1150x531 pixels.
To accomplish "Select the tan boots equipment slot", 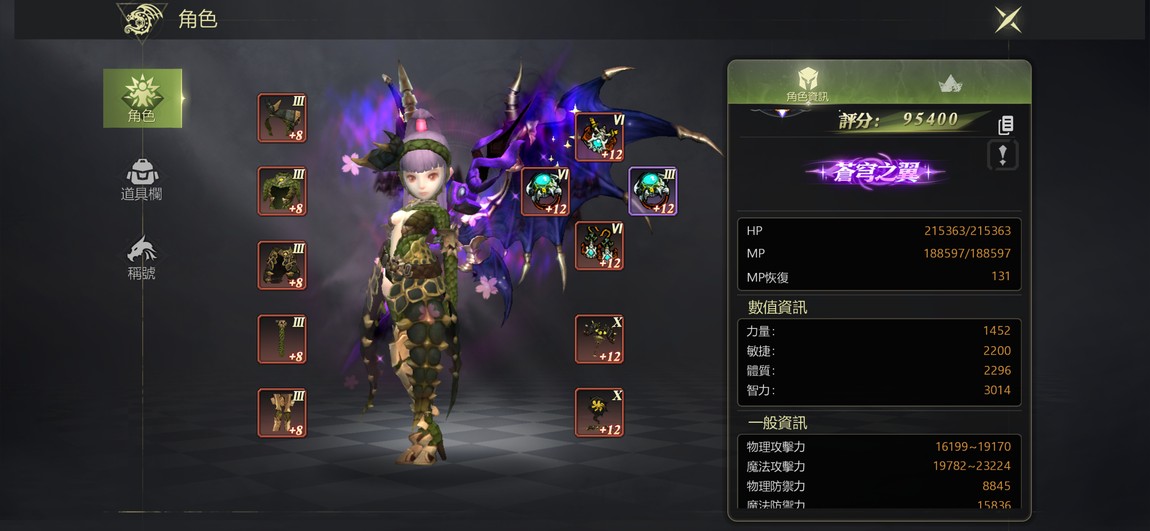I will point(282,412).
